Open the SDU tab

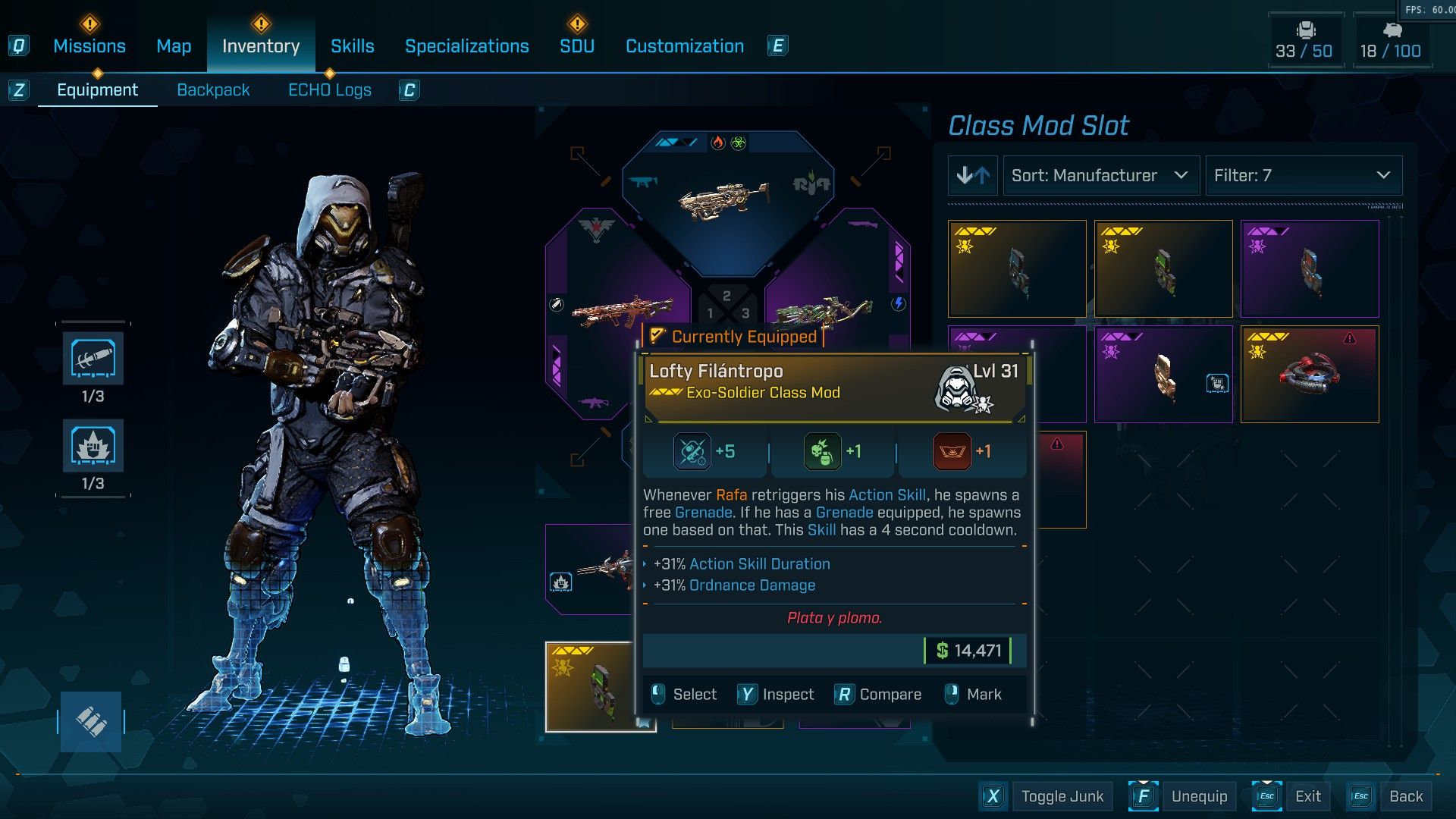coord(576,46)
